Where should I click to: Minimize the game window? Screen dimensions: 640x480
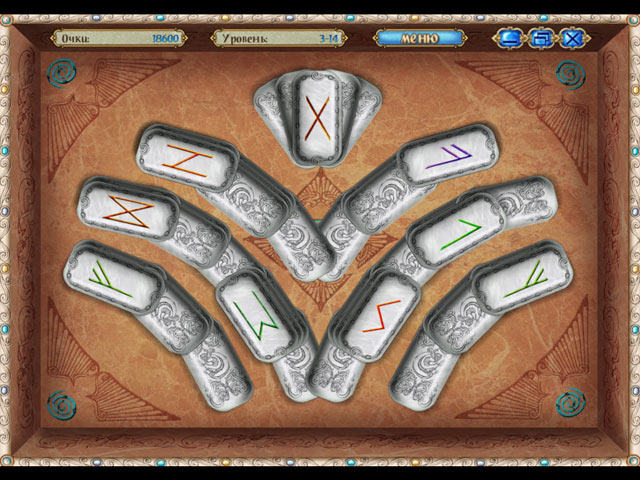click(x=510, y=39)
